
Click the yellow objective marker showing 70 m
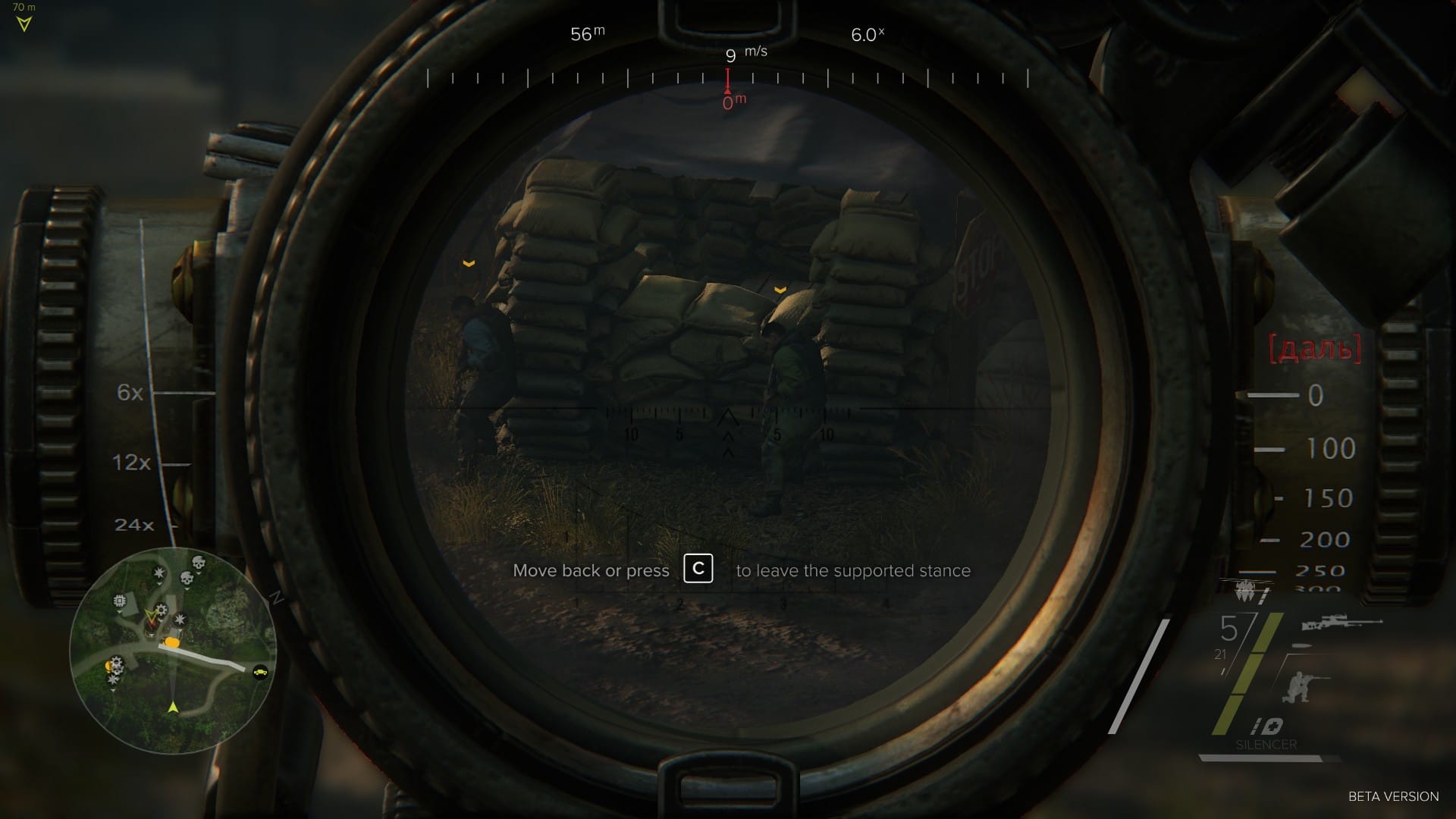pos(24,24)
